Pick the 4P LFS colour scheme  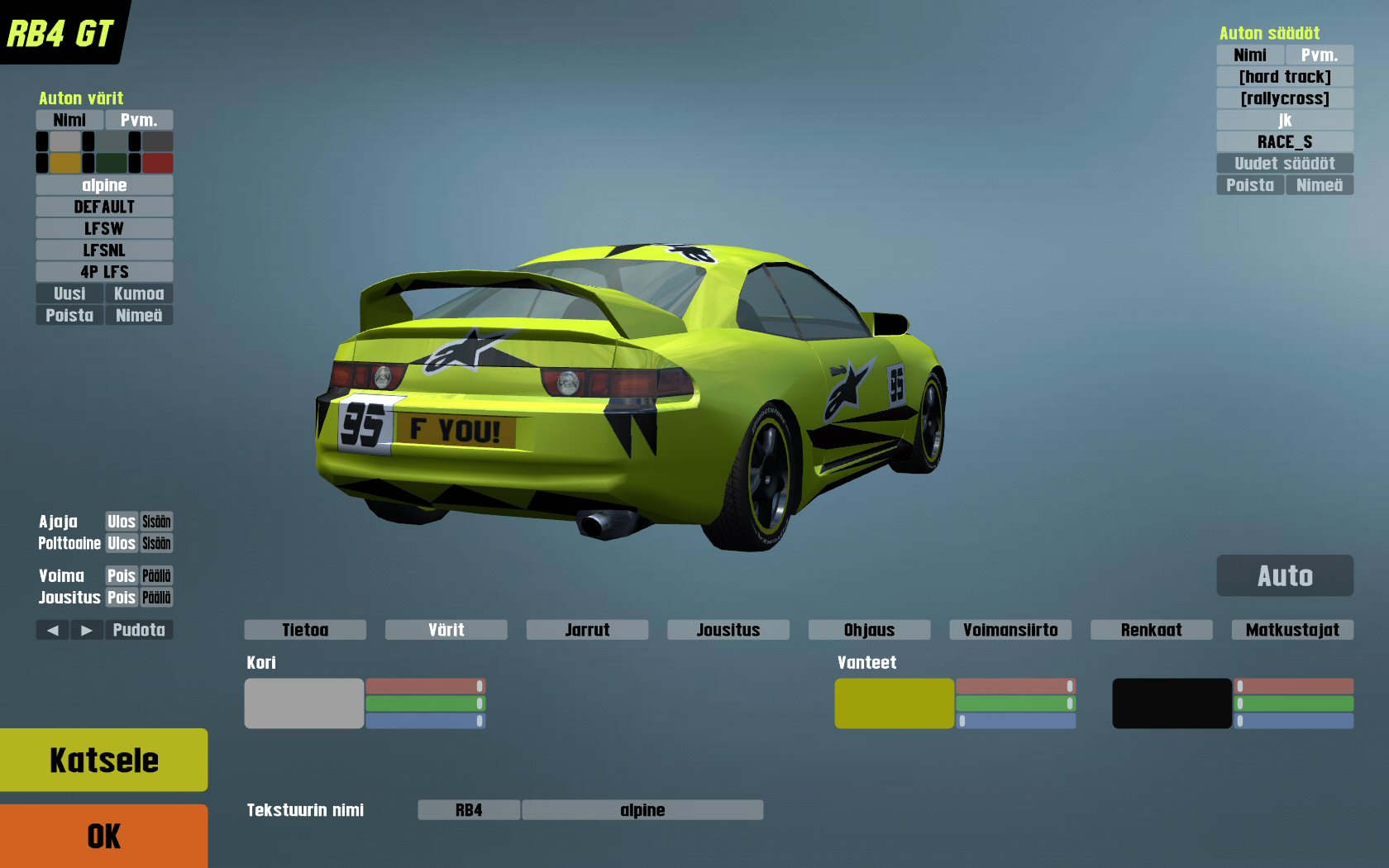pos(104,272)
